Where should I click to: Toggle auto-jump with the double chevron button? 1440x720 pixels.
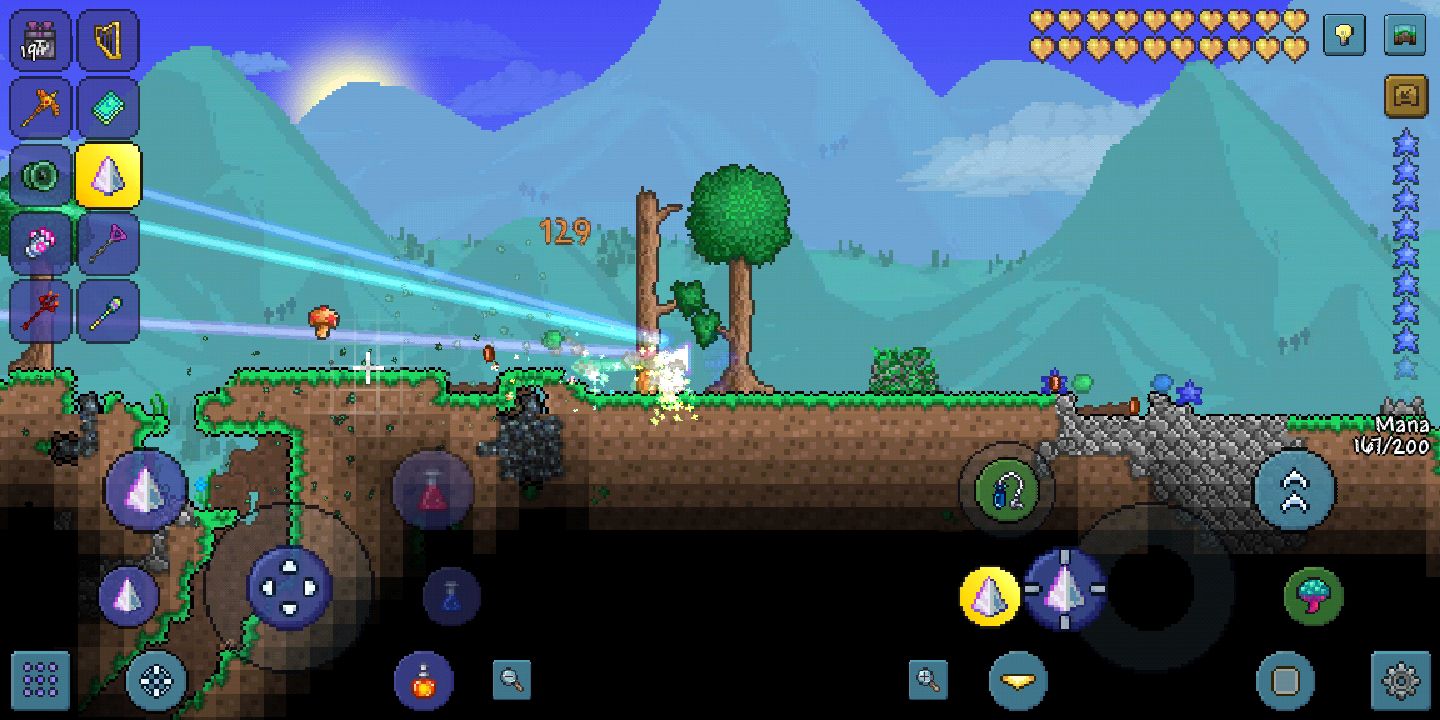pos(1292,490)
